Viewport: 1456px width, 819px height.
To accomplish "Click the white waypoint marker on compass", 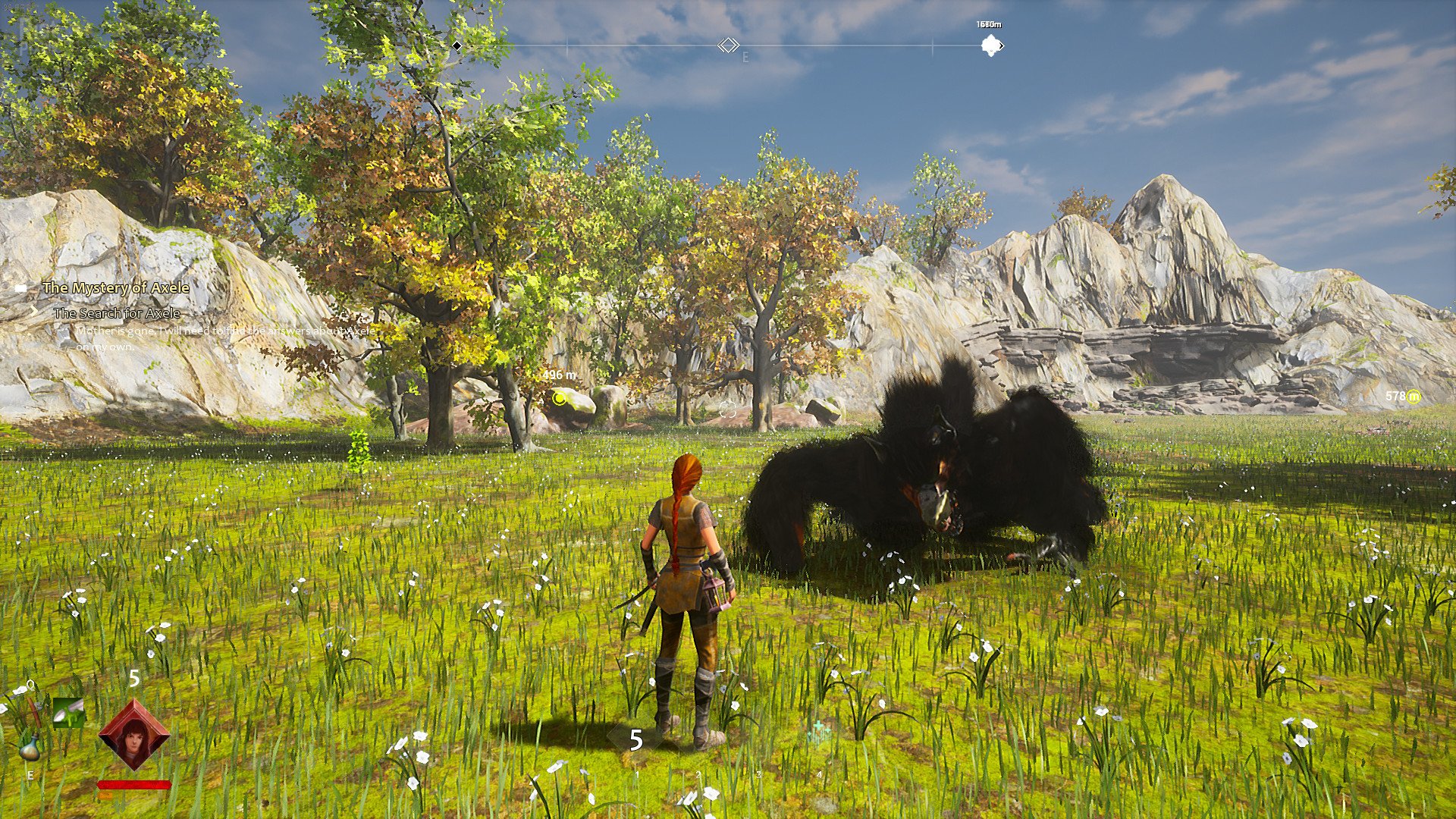I will click(990, 46).
